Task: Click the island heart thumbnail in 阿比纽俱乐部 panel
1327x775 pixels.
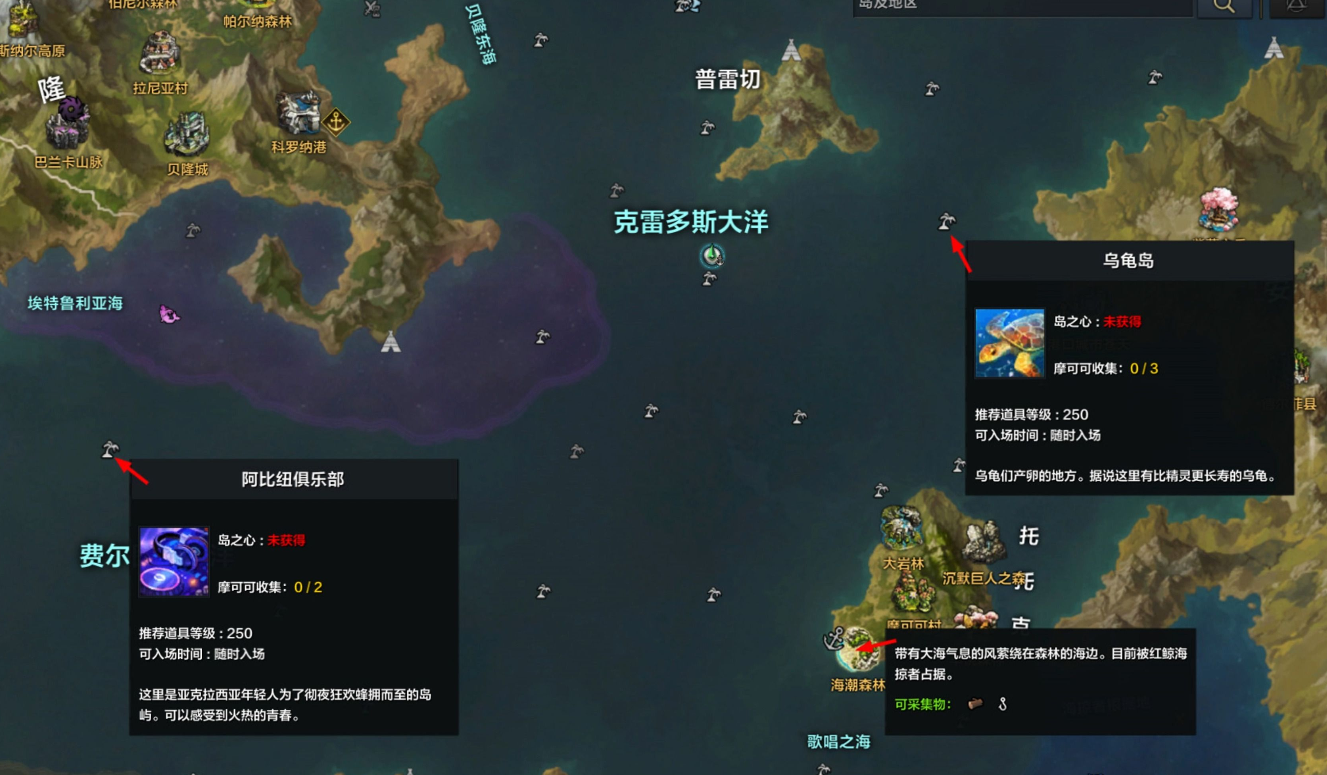Action: point(173,561)
